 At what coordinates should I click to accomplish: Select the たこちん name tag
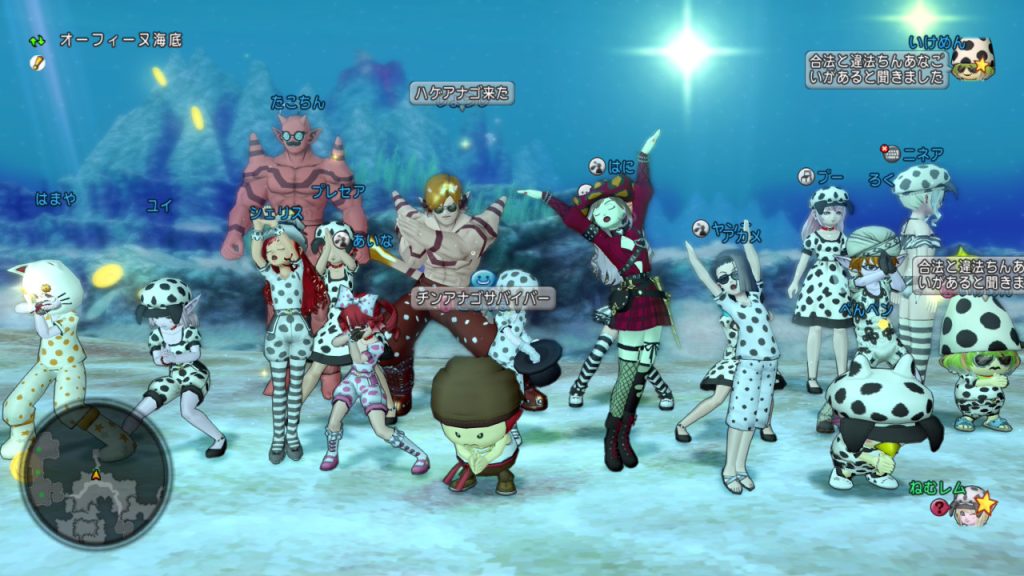pos(297,102)
